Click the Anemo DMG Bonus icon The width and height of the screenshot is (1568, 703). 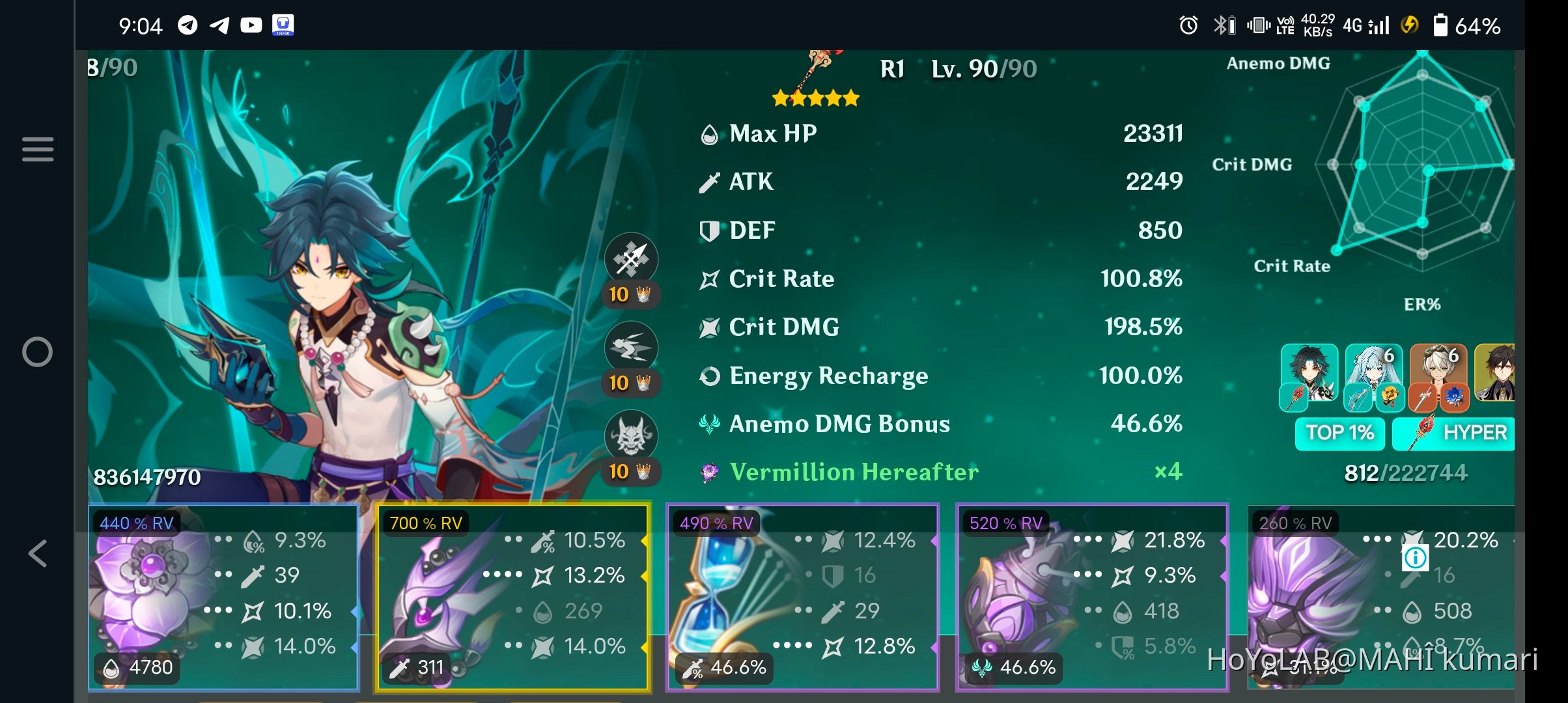click(708, 424)
